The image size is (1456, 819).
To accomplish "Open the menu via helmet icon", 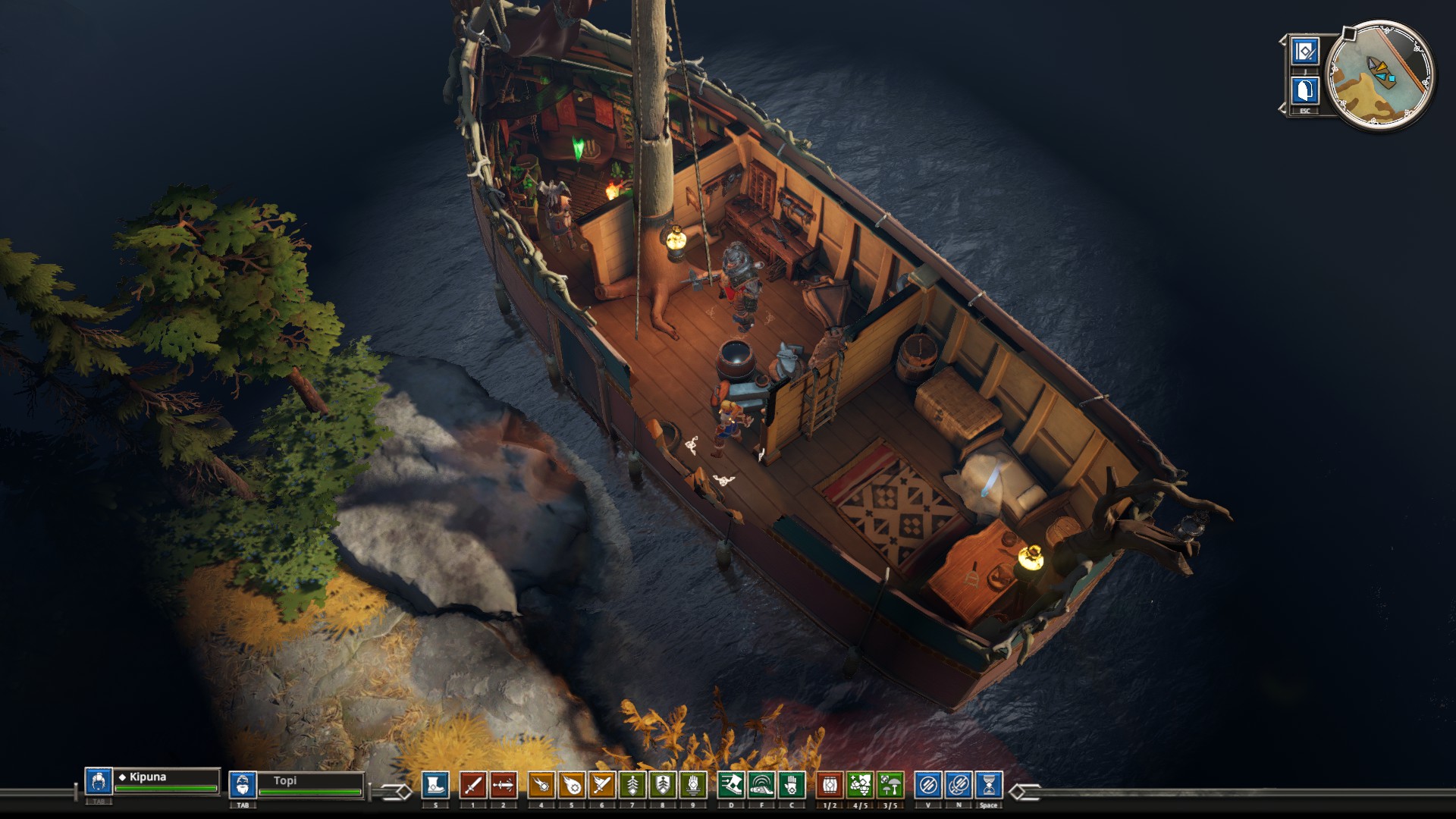I will [1305, 91].
